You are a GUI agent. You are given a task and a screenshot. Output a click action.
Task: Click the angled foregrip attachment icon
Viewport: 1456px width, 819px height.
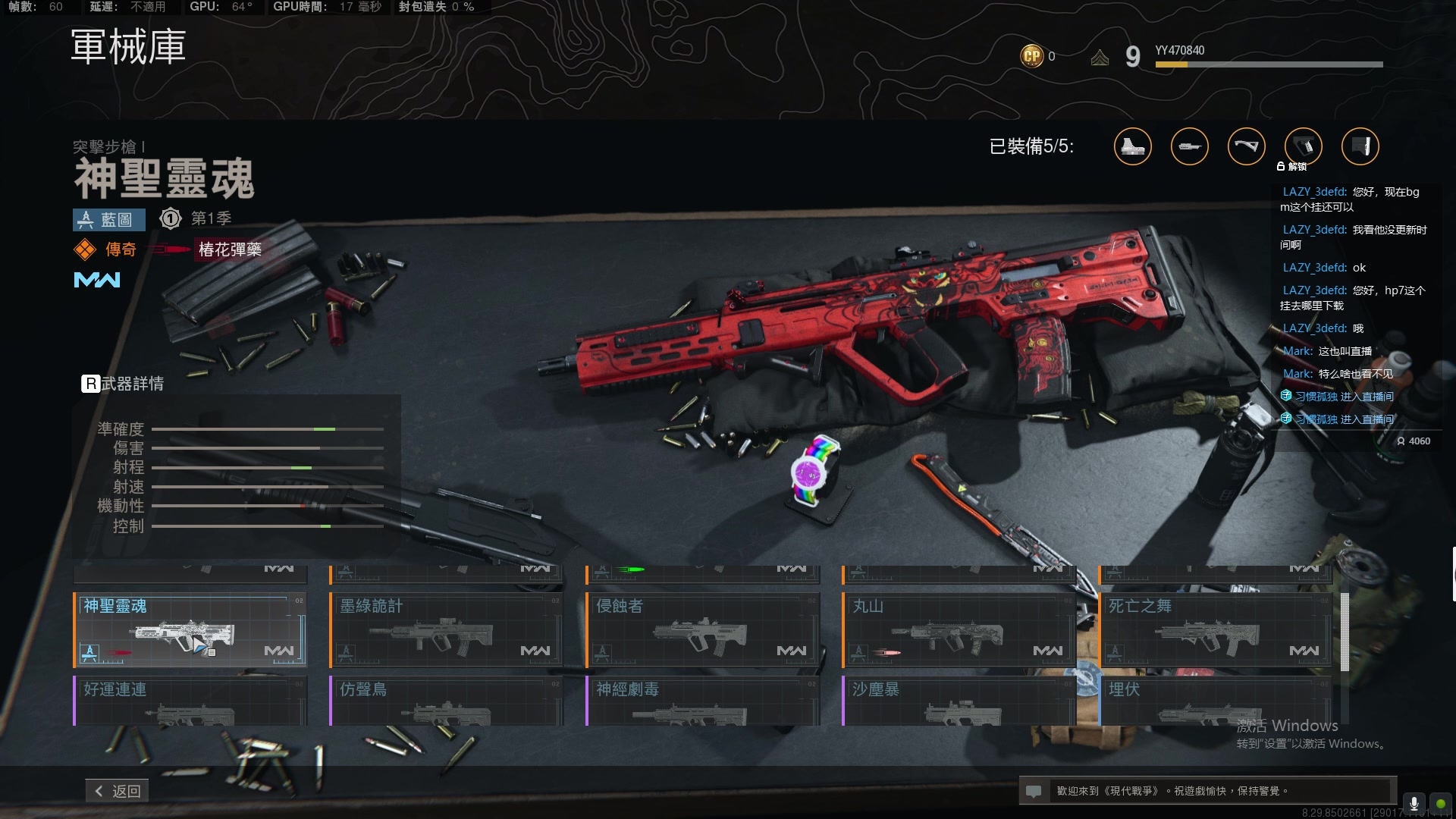[1246, 146]
